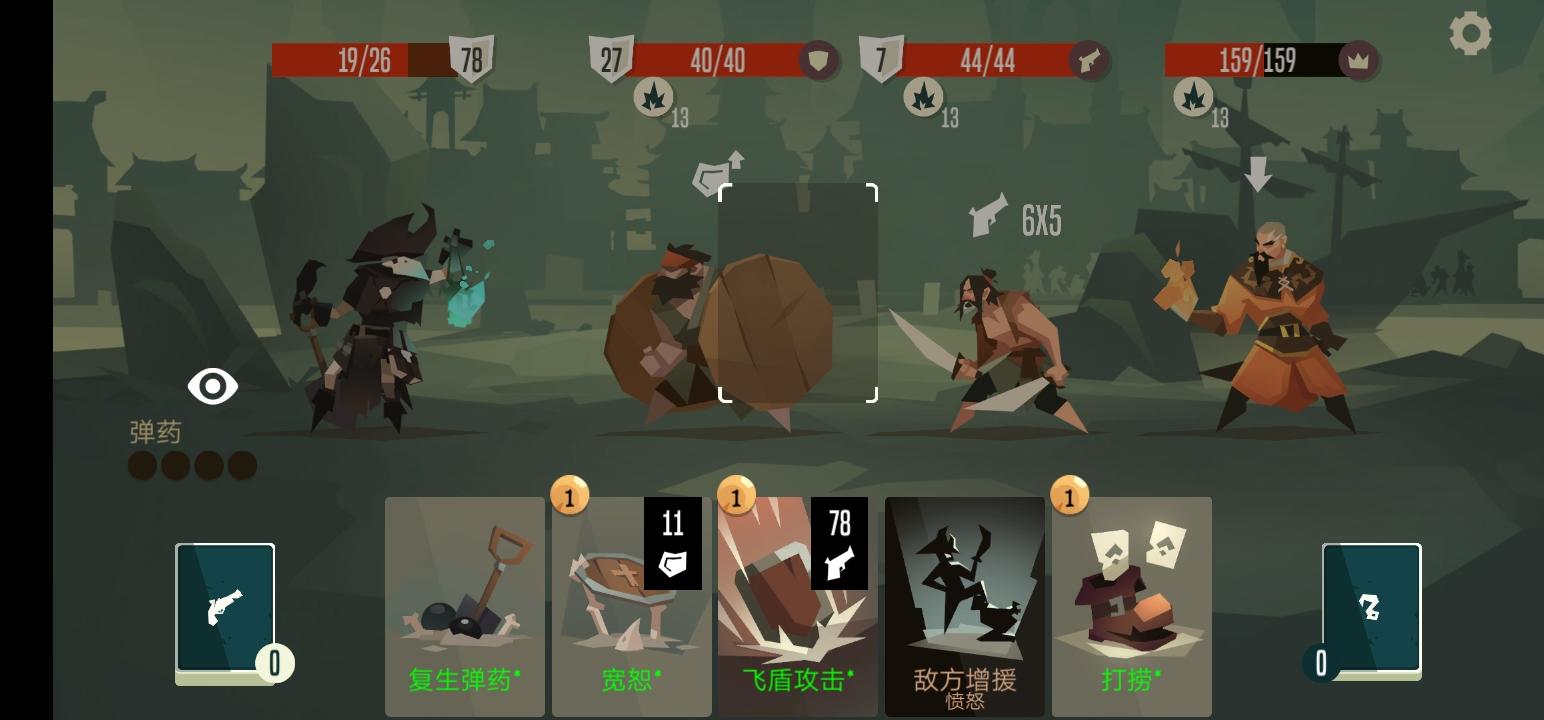Click the dark spike debuff icon showing 13
The image size is (1544, 720).
(654, 98)
